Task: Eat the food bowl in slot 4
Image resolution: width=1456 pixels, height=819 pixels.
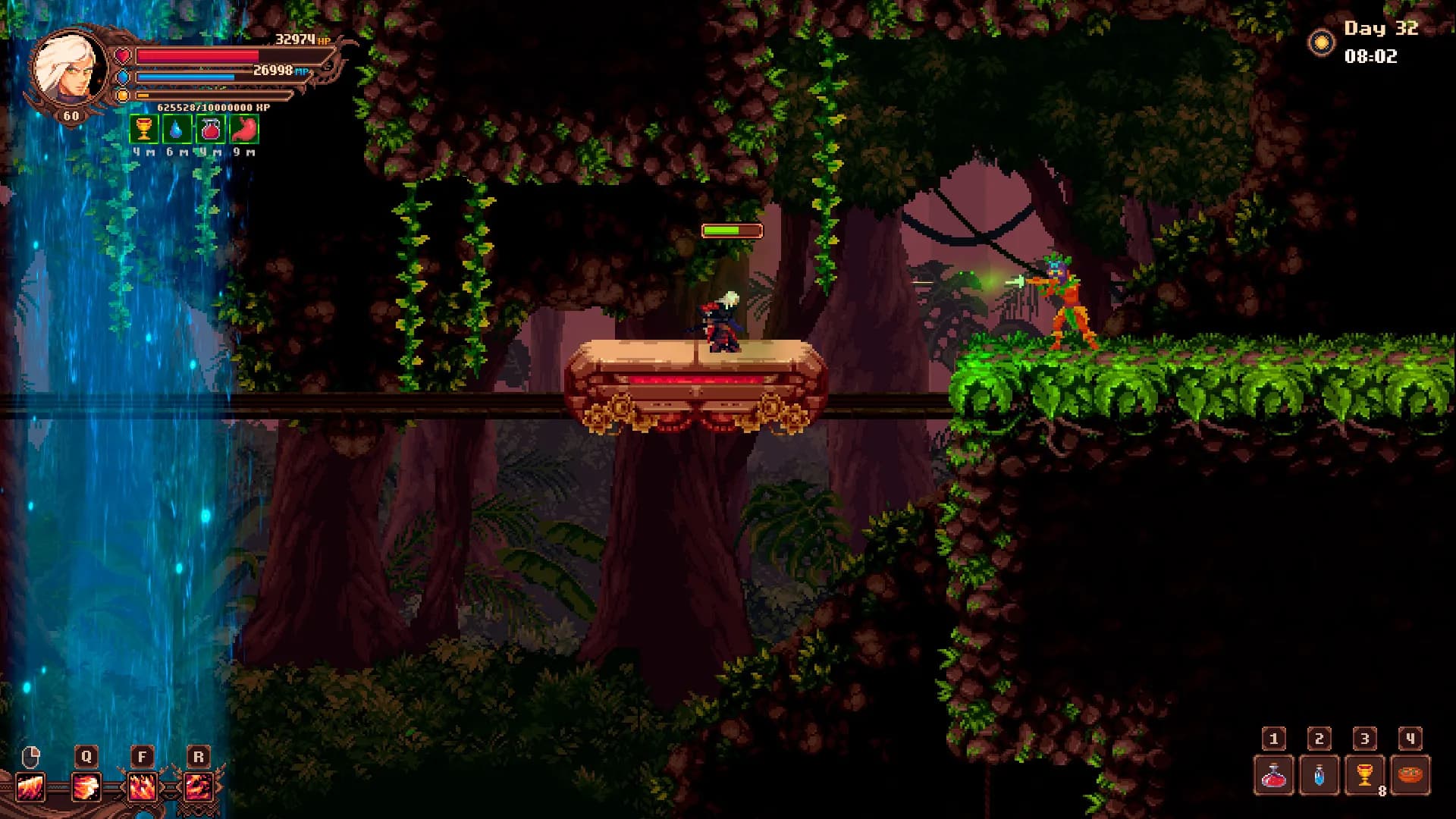Action: coord(1410,775)
